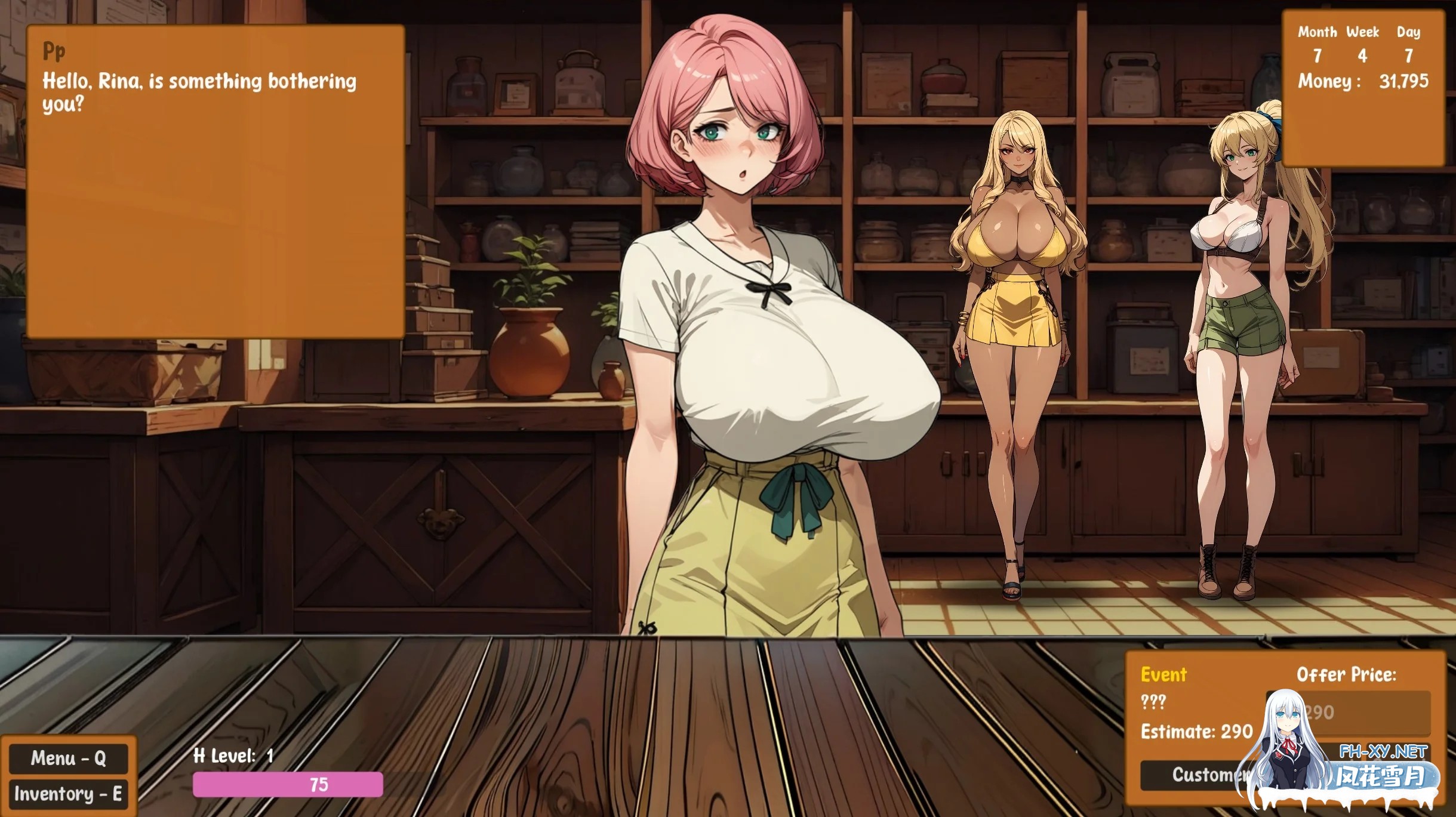The width and height of the screenshot is (1456, 817).
Task: Open the Menu with Q button
Action: coord(69,759)
